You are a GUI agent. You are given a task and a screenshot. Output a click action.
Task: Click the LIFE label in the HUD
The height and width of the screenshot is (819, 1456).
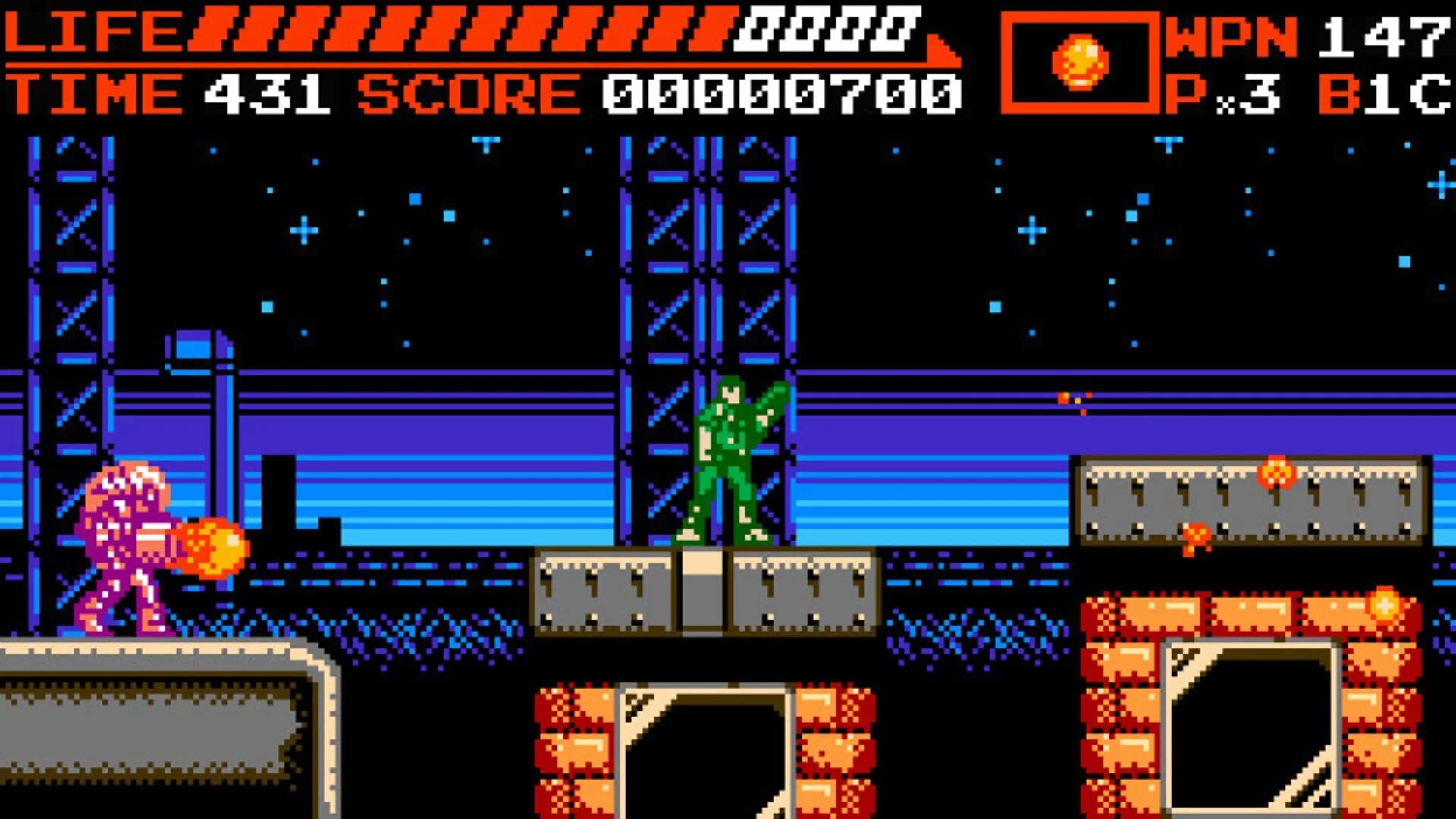91,30
